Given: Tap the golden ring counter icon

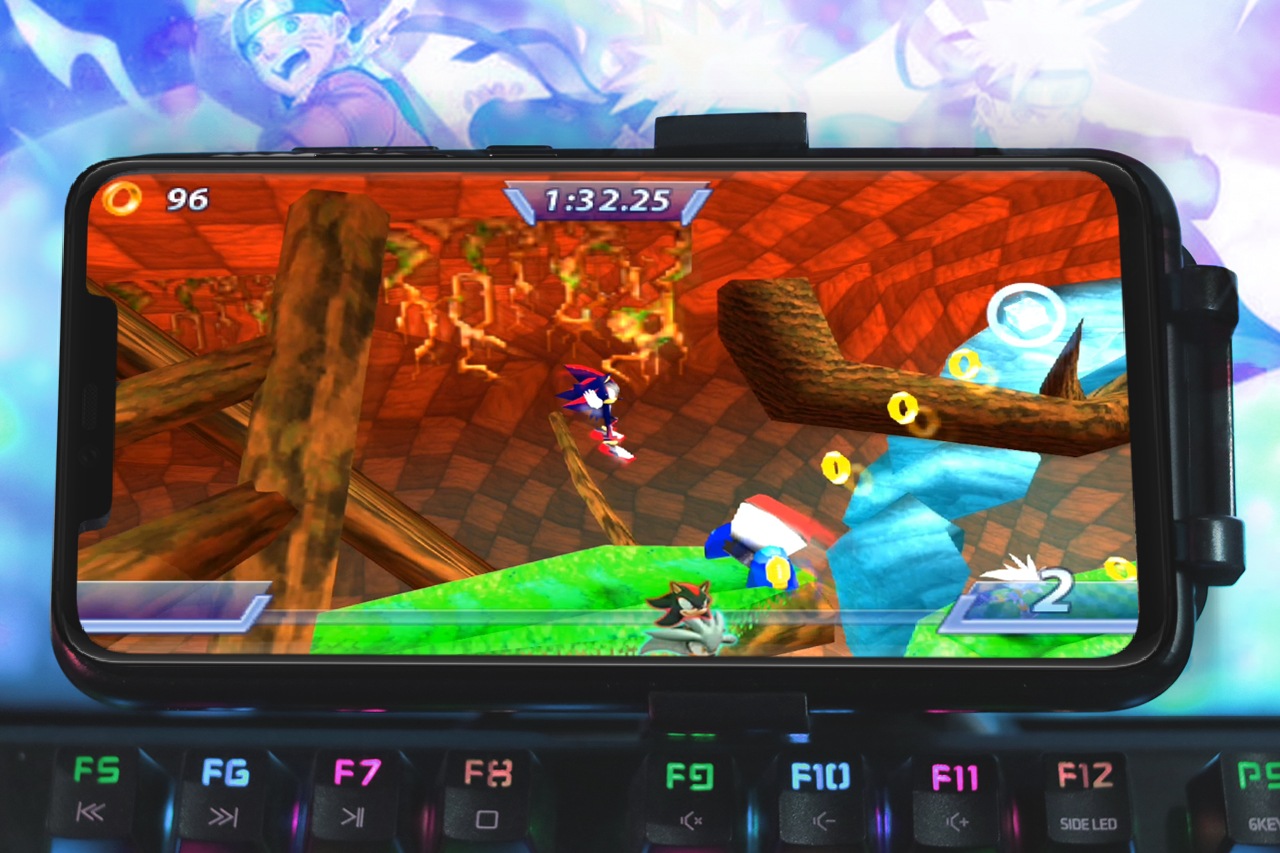Looking at the screenshot, I should point(125,199).
